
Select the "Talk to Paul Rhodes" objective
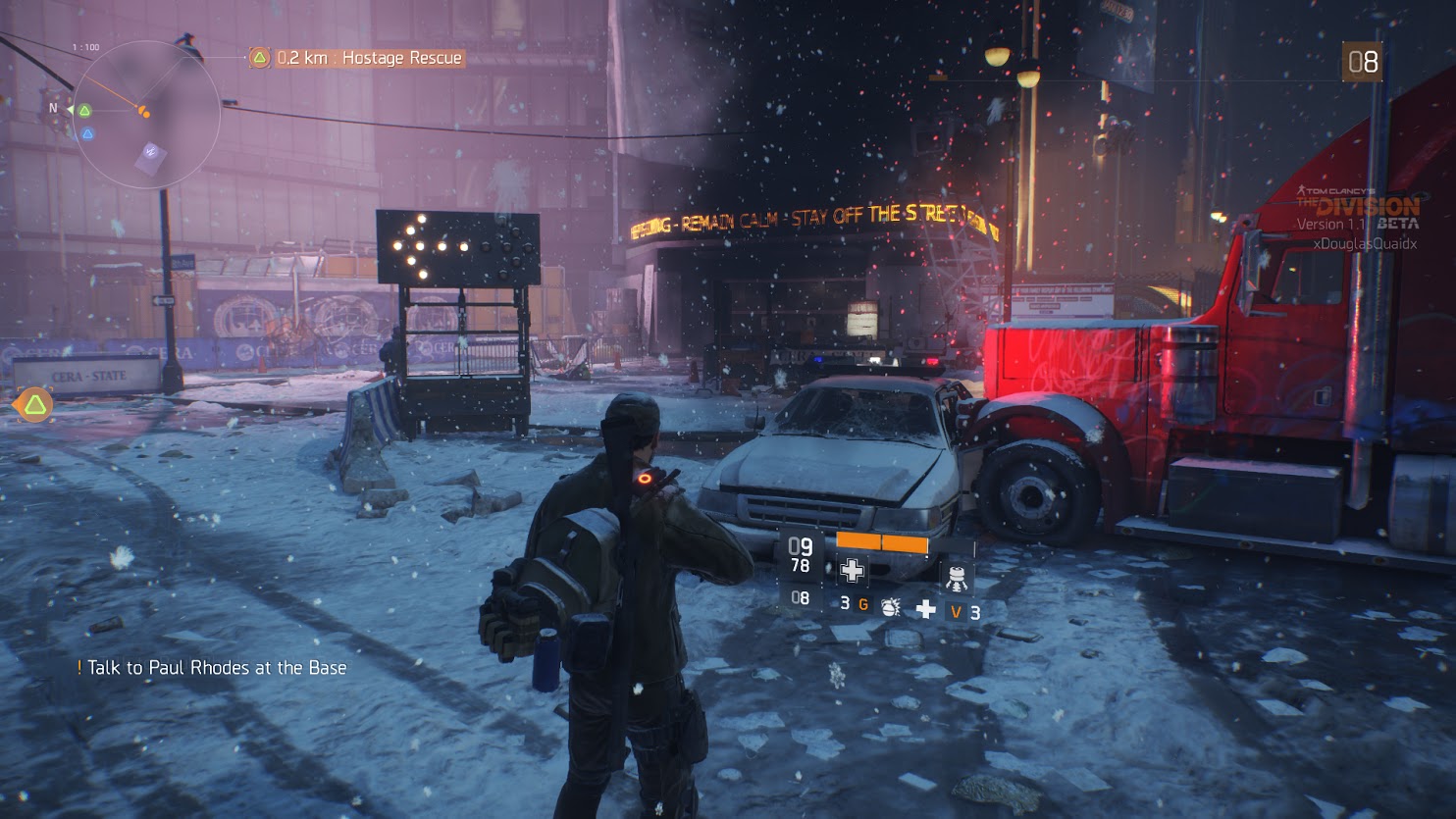point(216,668)
